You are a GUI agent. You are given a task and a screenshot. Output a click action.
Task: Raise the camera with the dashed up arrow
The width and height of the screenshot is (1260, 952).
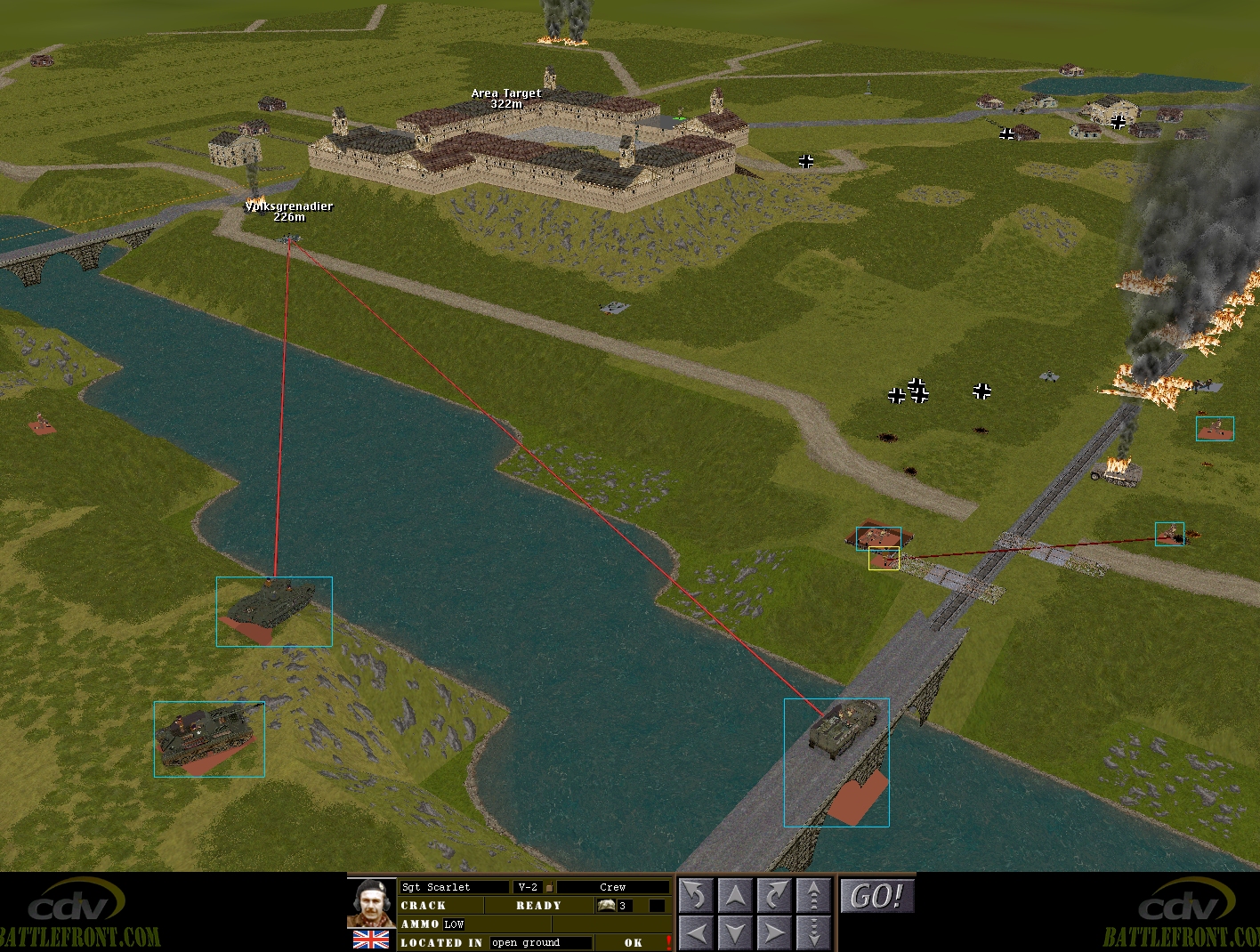(812, 895)
